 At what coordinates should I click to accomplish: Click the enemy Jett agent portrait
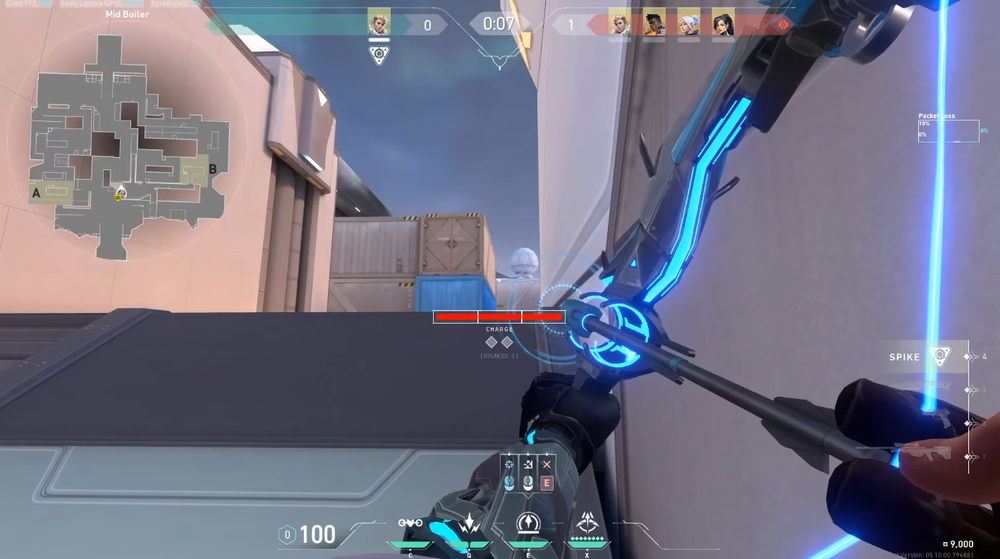point(689,23)
